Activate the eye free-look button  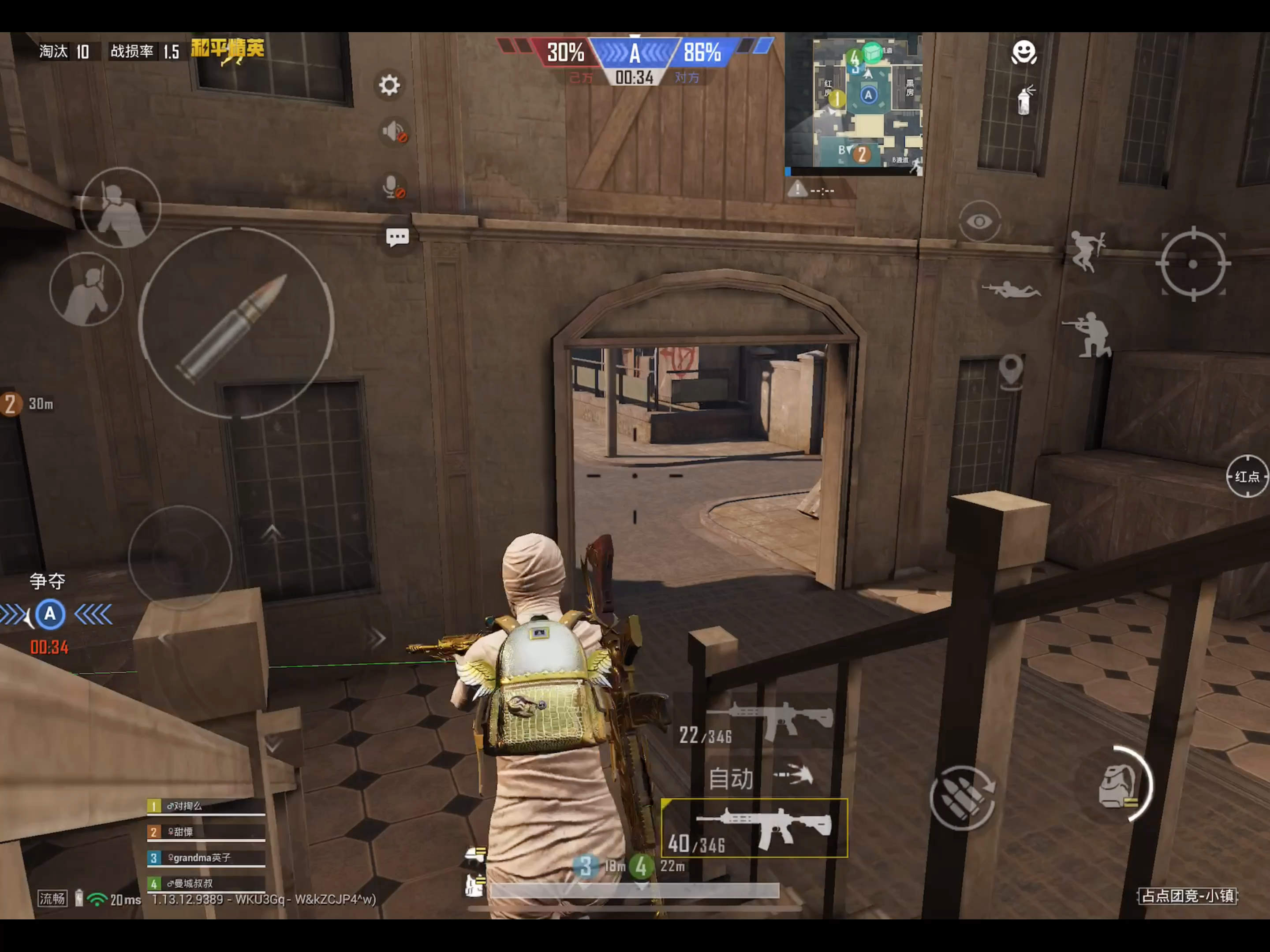[x=979, y=222]
